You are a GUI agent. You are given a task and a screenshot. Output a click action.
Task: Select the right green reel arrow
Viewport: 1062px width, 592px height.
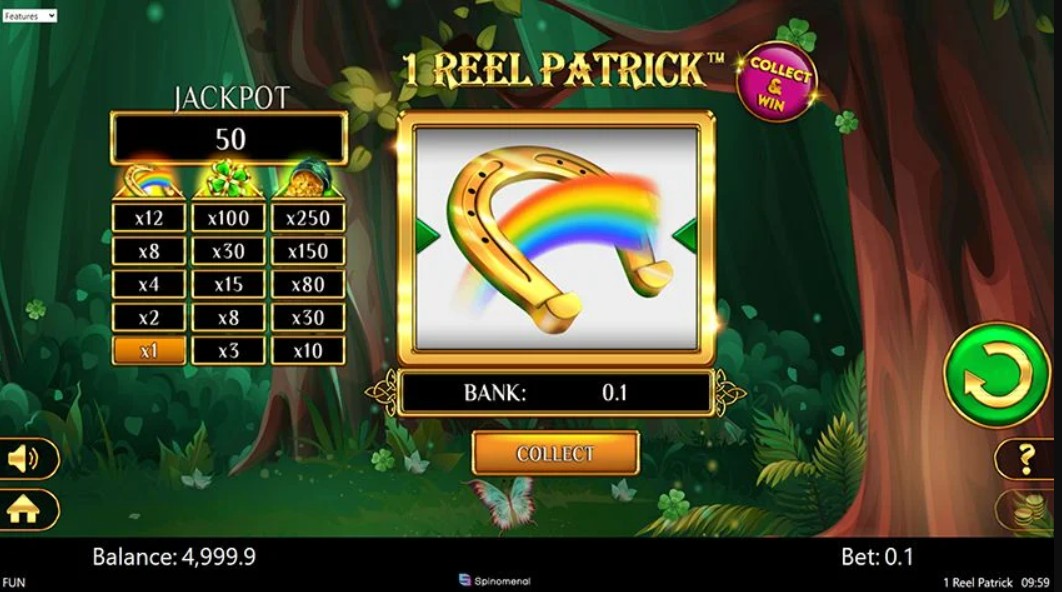click(686, 236)
